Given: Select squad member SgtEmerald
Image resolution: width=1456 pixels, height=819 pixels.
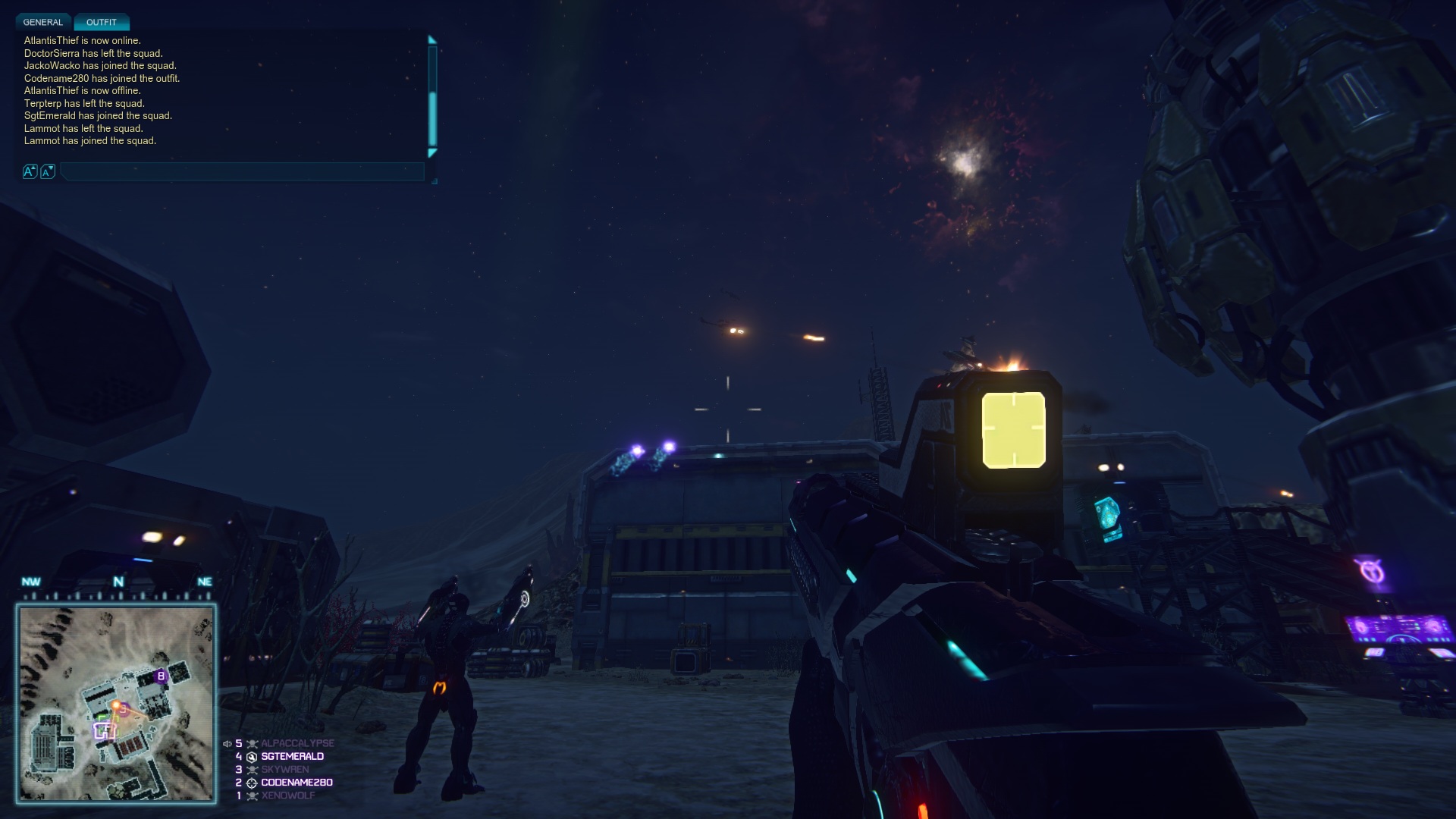Looking at the screenshot, I should point(292,756).
